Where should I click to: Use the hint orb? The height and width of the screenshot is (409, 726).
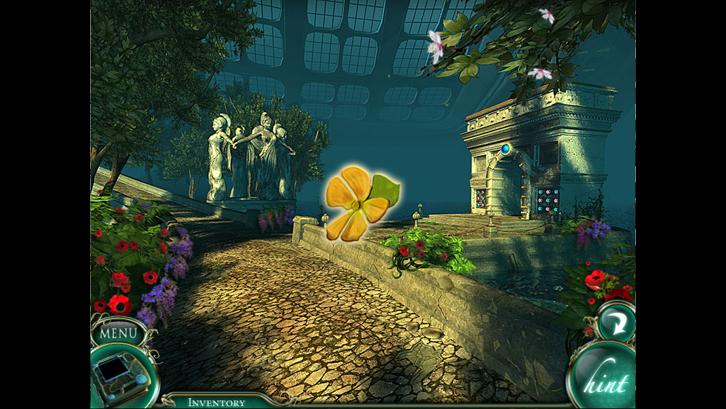point(603,380)
